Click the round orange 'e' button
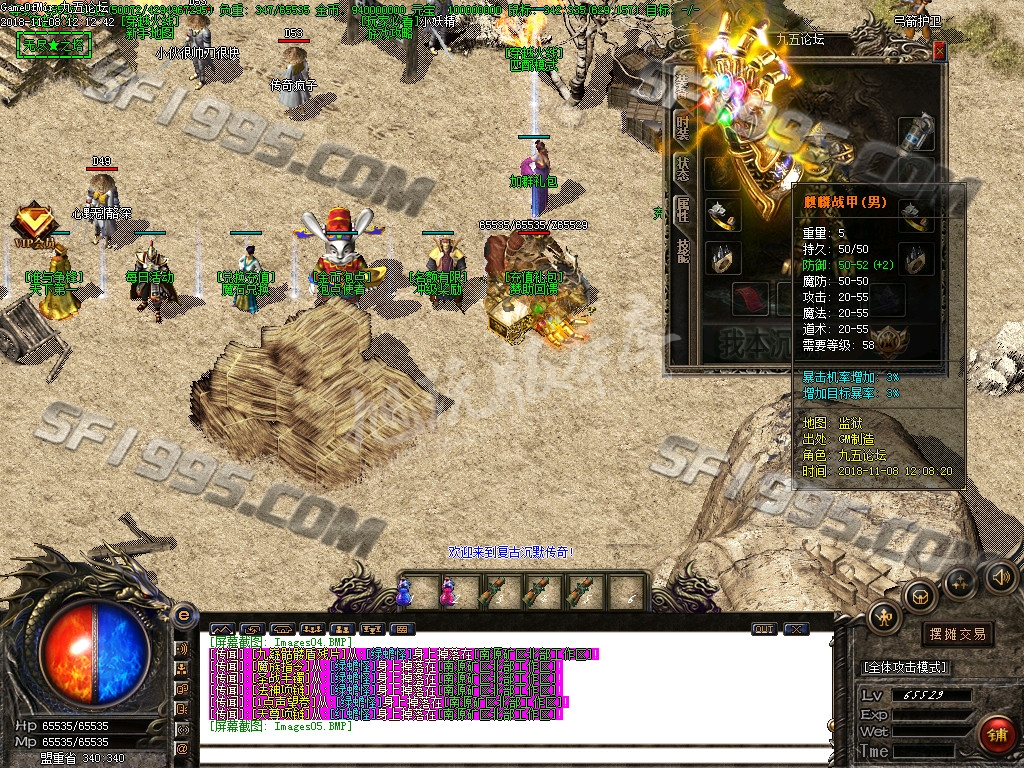1024x768 pixels. pyautogui.click(x=183, y=615)
